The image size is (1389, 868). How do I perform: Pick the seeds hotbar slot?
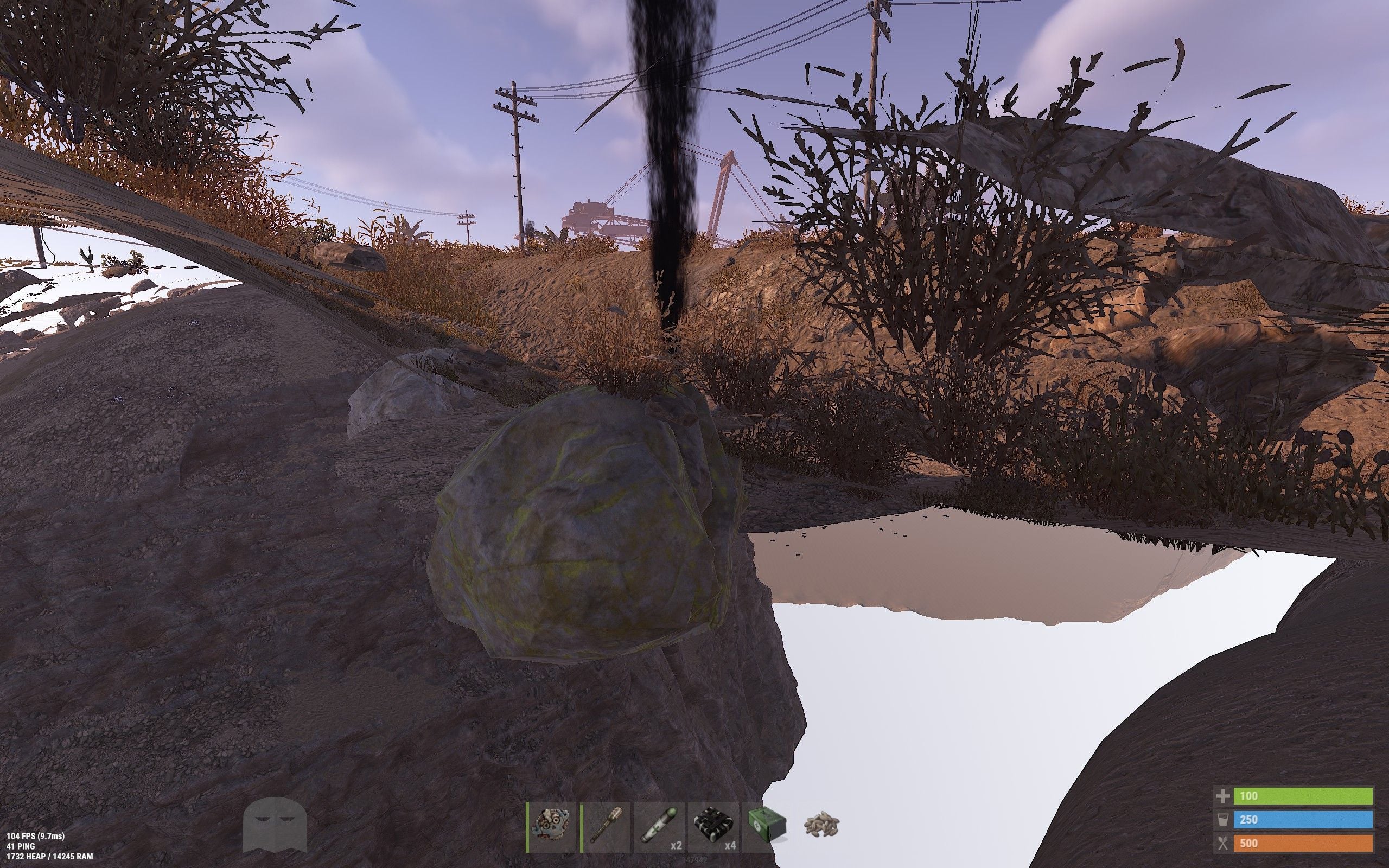click(x=821, y=827)
